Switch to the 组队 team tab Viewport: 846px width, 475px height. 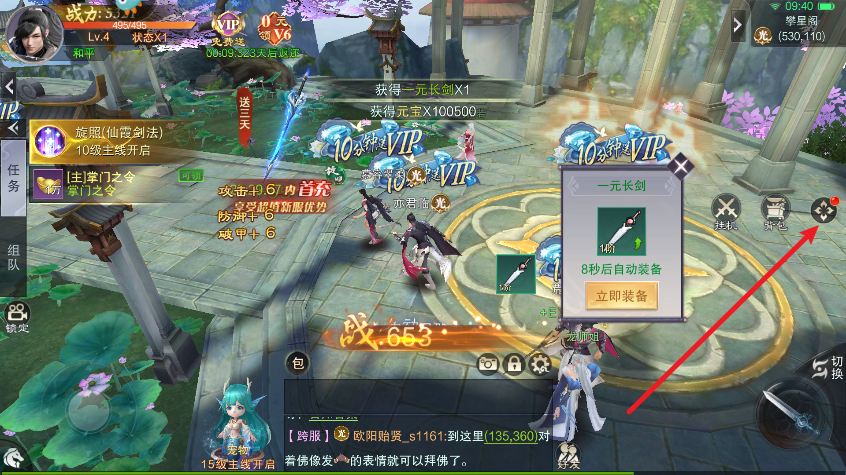click(x=13, y=257)
